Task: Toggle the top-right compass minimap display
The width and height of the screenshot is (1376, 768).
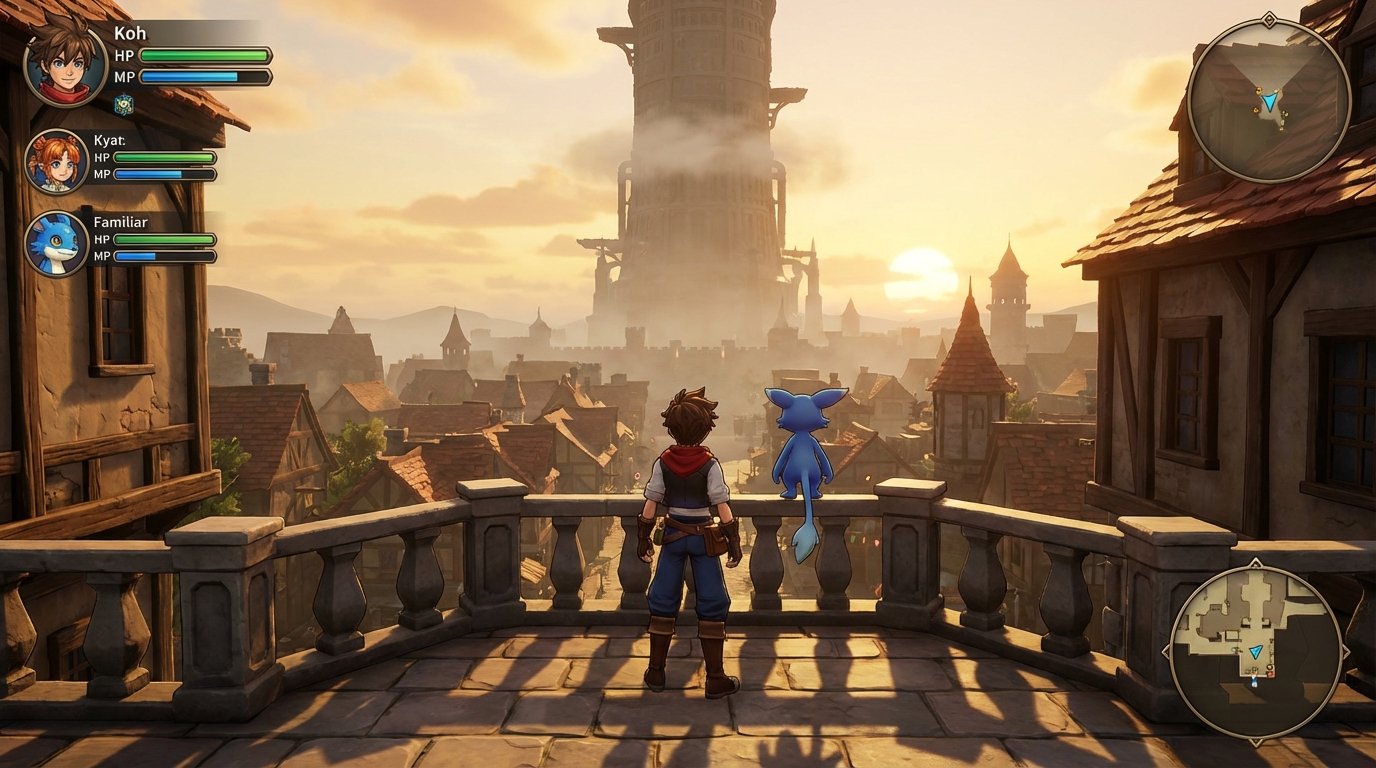Action: coord(1268,105)
